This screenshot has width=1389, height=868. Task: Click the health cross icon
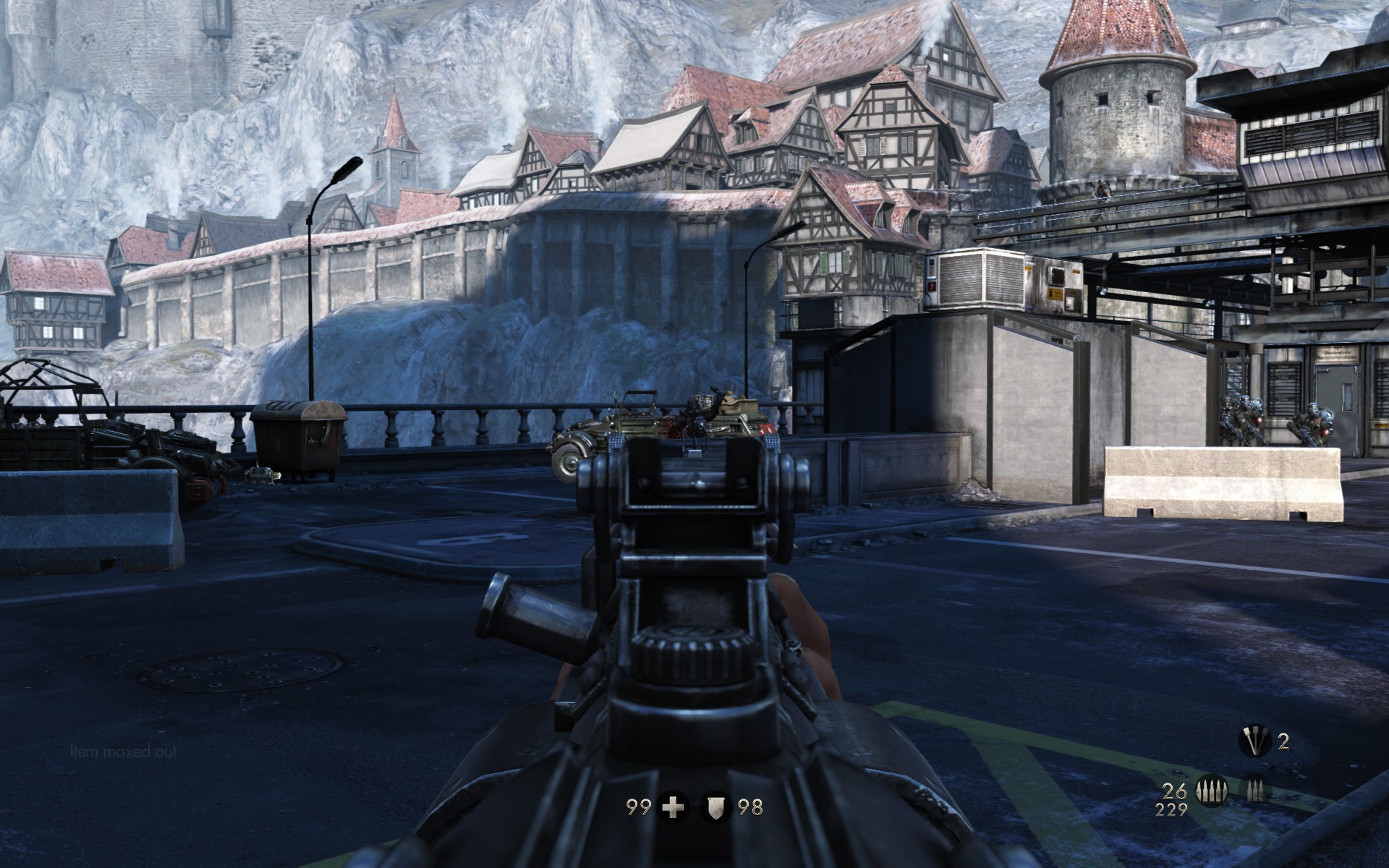(674, 807)
